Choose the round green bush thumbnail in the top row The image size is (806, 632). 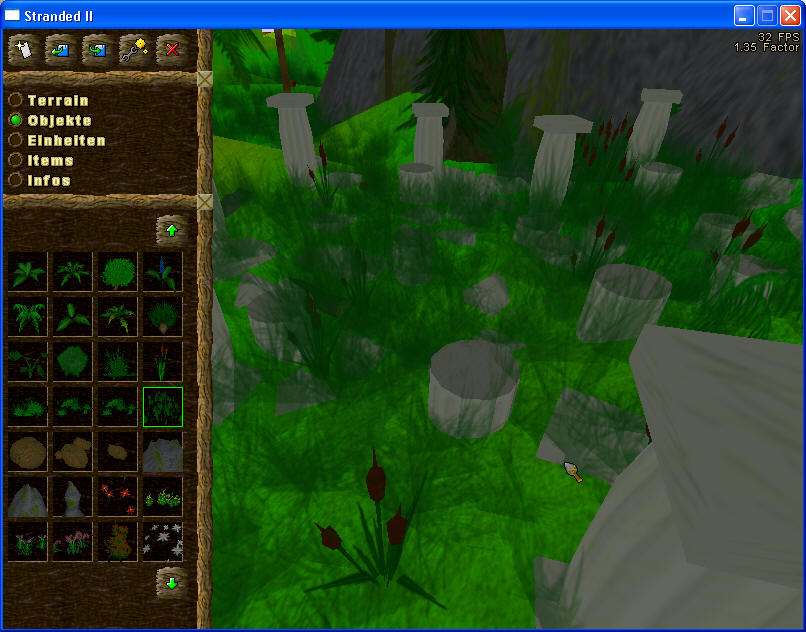pos(118,272)
